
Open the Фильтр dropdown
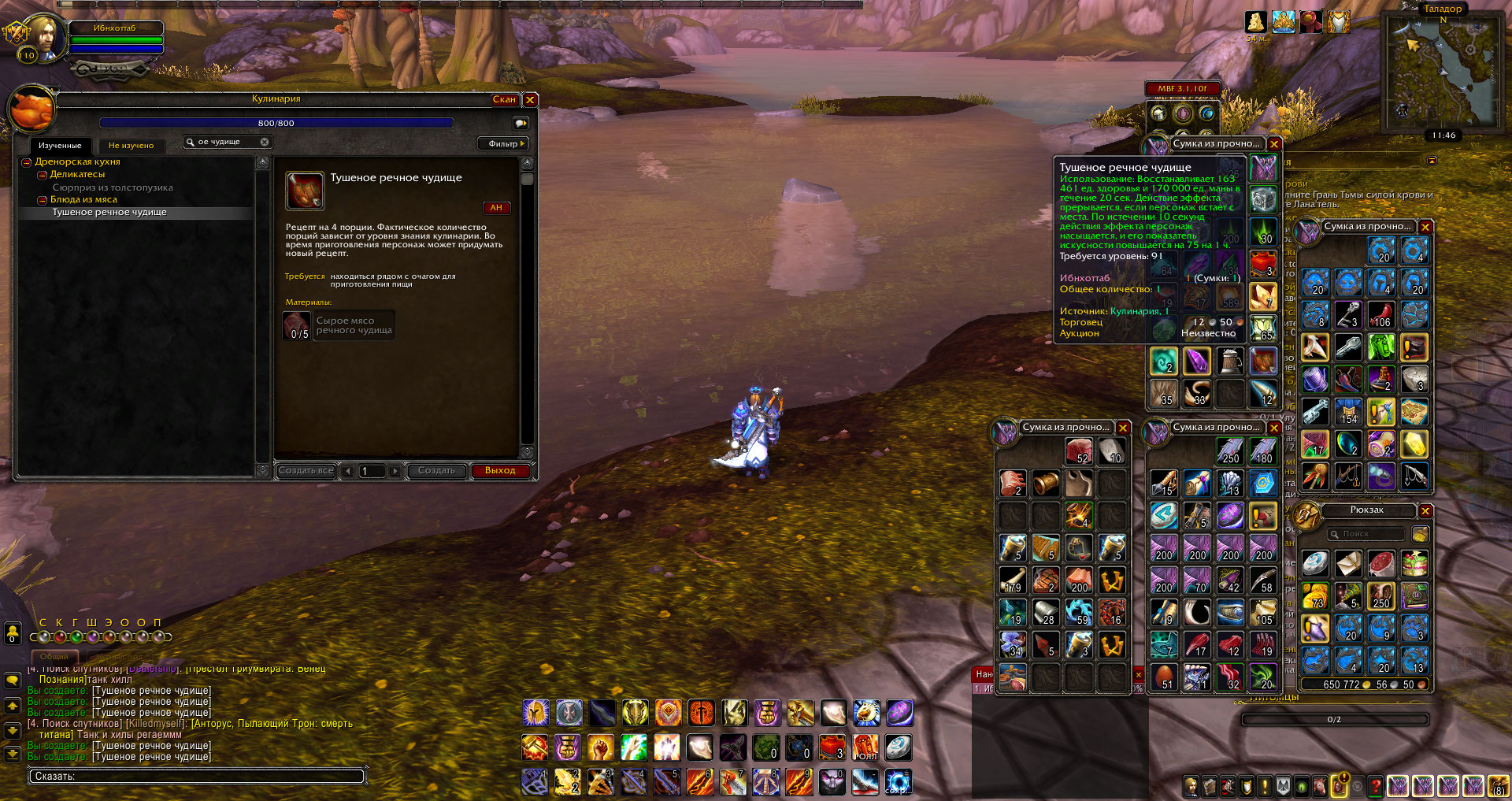(x=503, y=143)
